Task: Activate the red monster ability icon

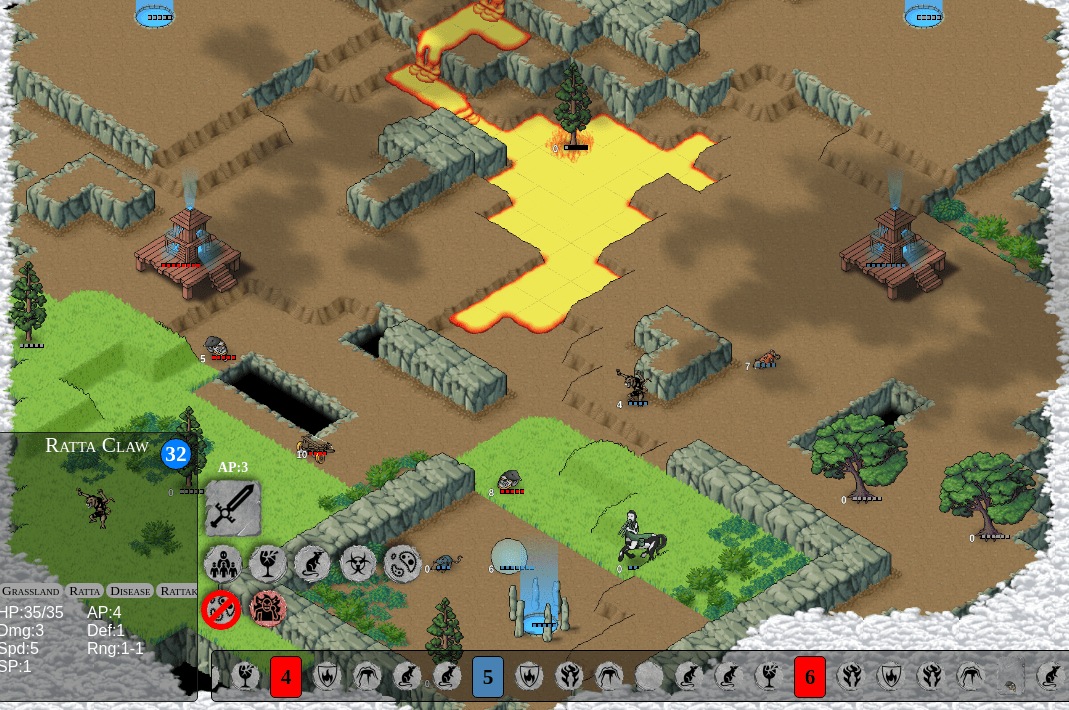Action: [x=267, y=608]
